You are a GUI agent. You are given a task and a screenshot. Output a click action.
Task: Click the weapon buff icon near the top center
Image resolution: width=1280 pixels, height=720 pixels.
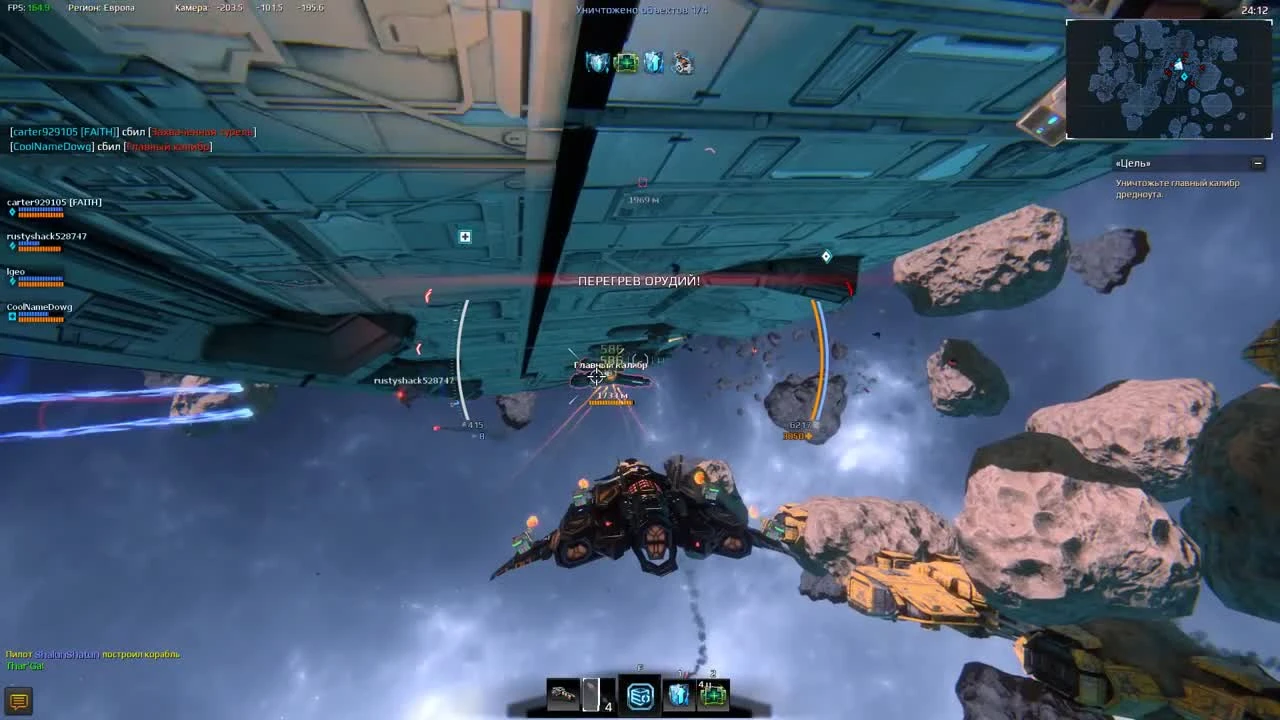pyautogui.click(x=681, y=62)
